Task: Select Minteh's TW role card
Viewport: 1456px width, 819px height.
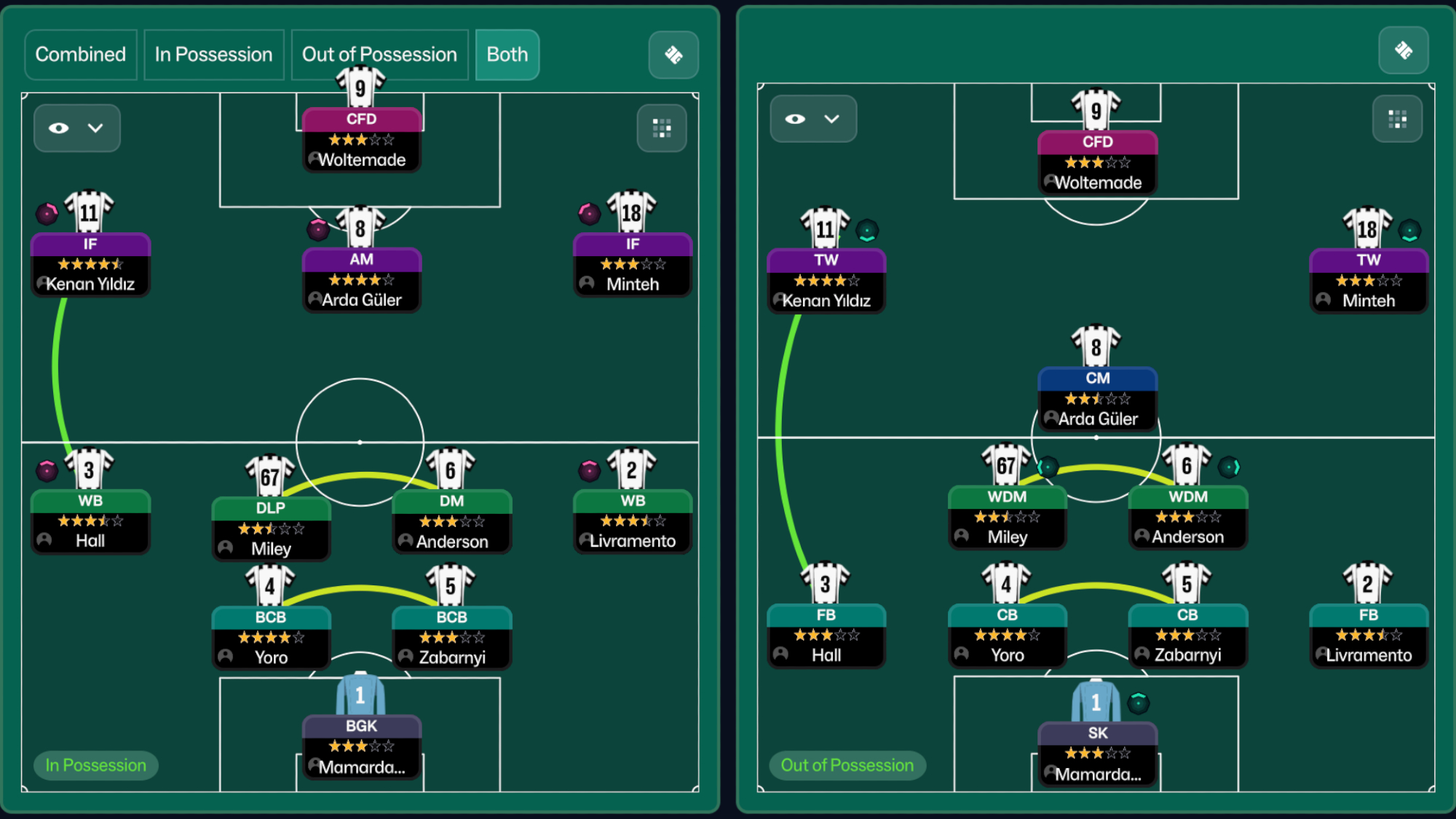Action: tap(1368, 280)
